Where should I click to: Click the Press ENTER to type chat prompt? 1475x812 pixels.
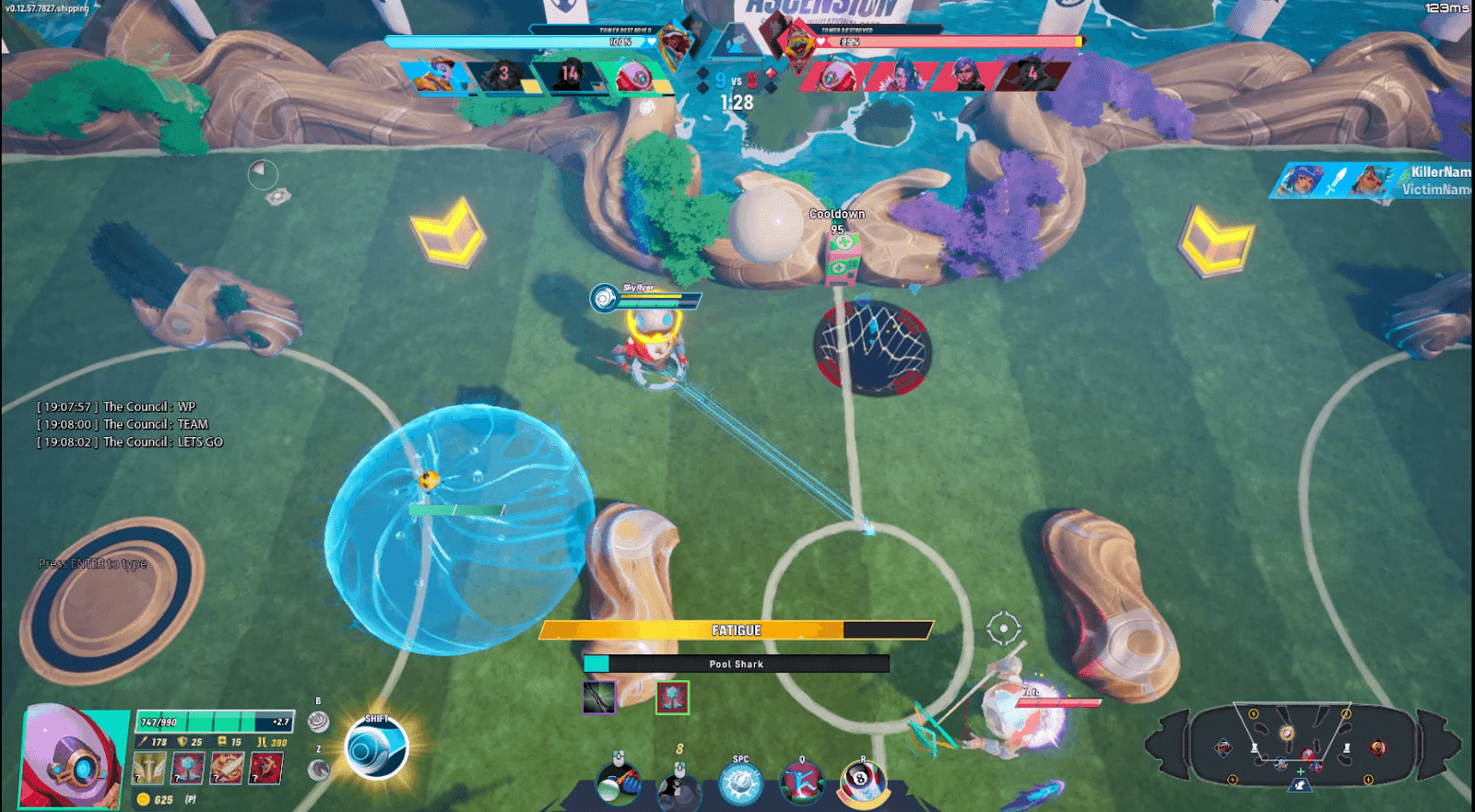(x=92, y=562)
